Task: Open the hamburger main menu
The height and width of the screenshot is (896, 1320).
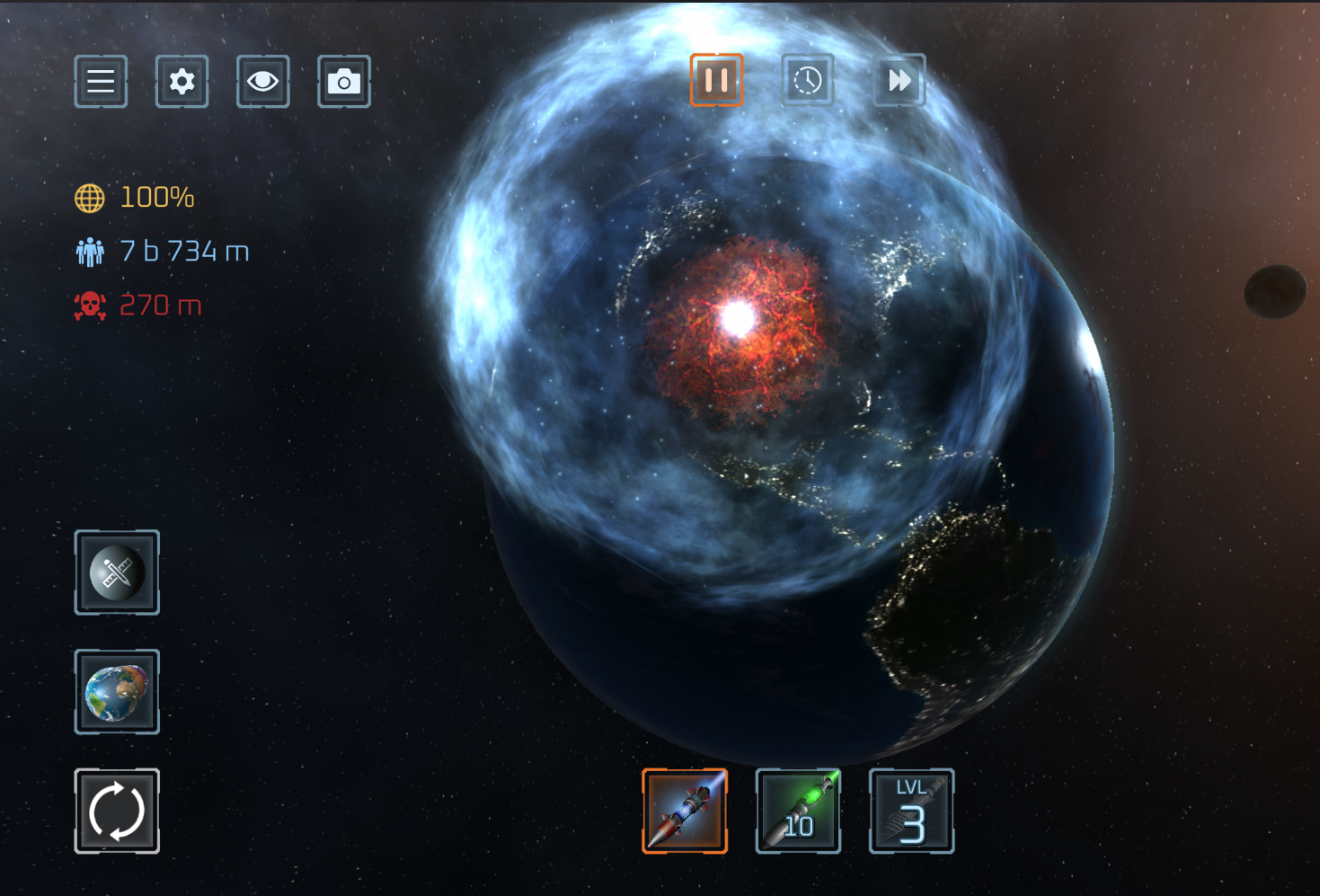Action: tap(101, 82)
